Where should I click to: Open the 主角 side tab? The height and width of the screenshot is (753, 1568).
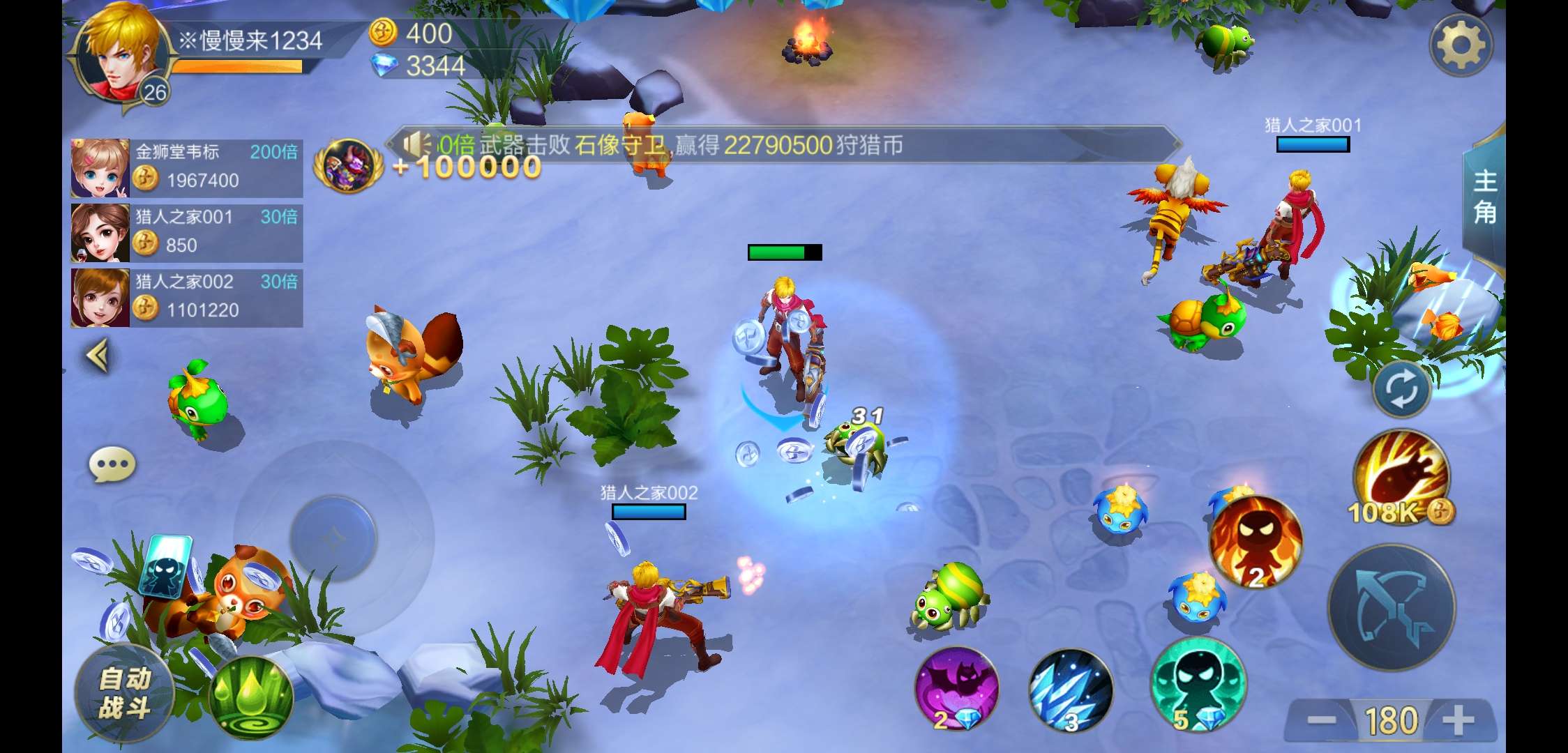click(x=1484, y=197)
